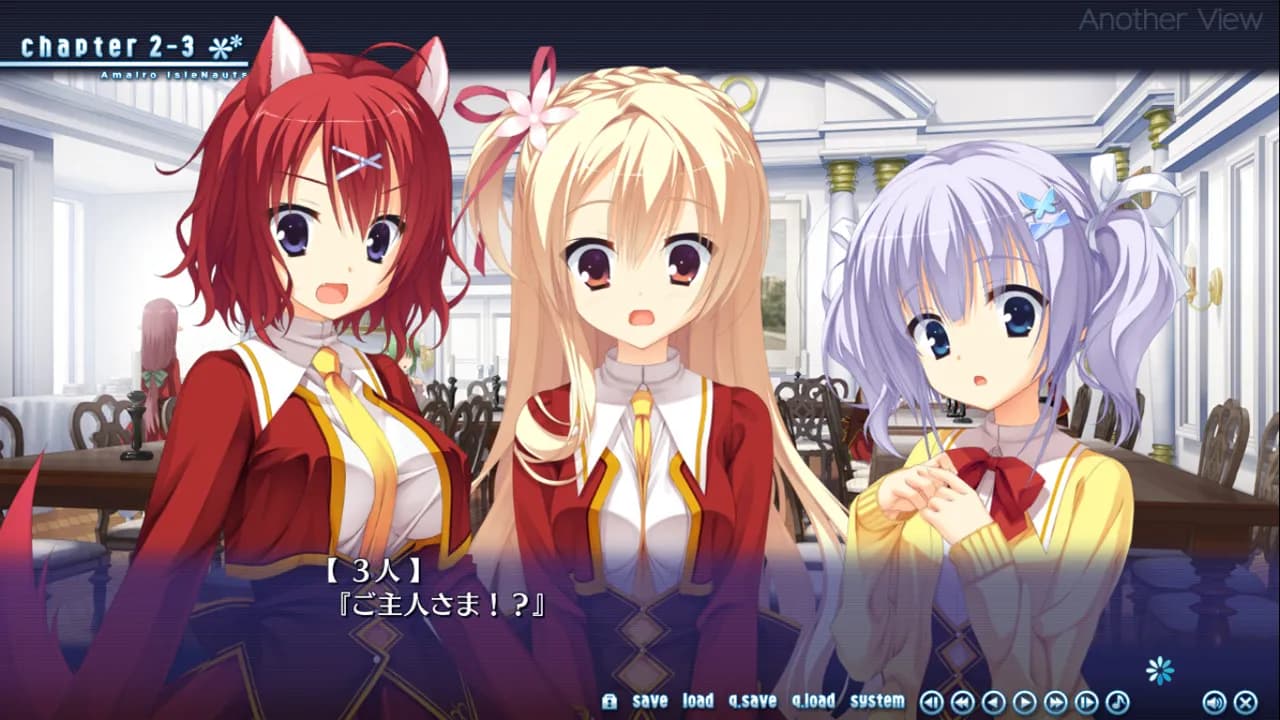Click the padlock icon on the toolbar
This screenshot has width=1280, height=720.
[610, 701]
